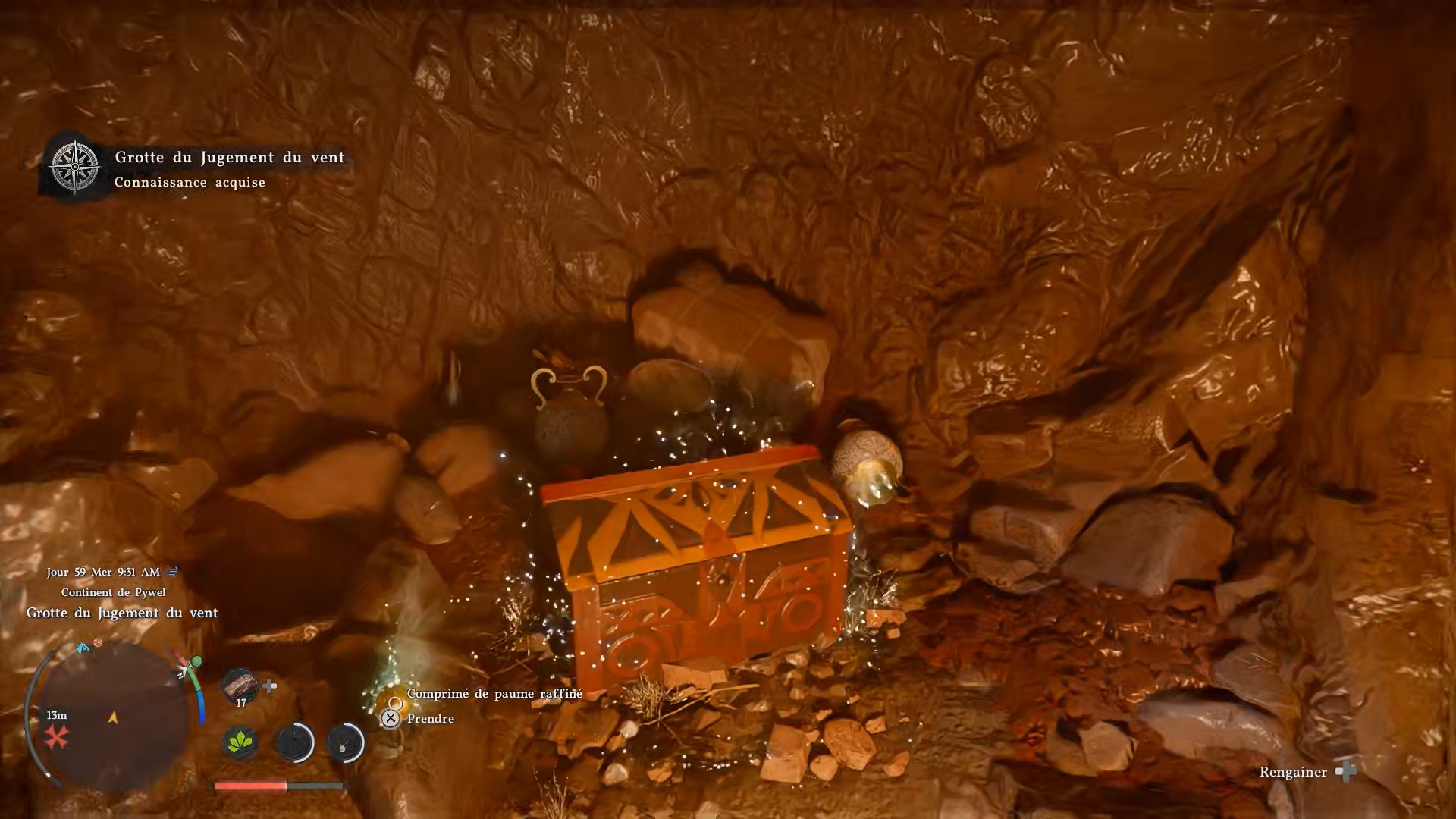Screen dimensions: 1456x819
Task: Open the circular minimap
Action: click(x=114, y=717)
